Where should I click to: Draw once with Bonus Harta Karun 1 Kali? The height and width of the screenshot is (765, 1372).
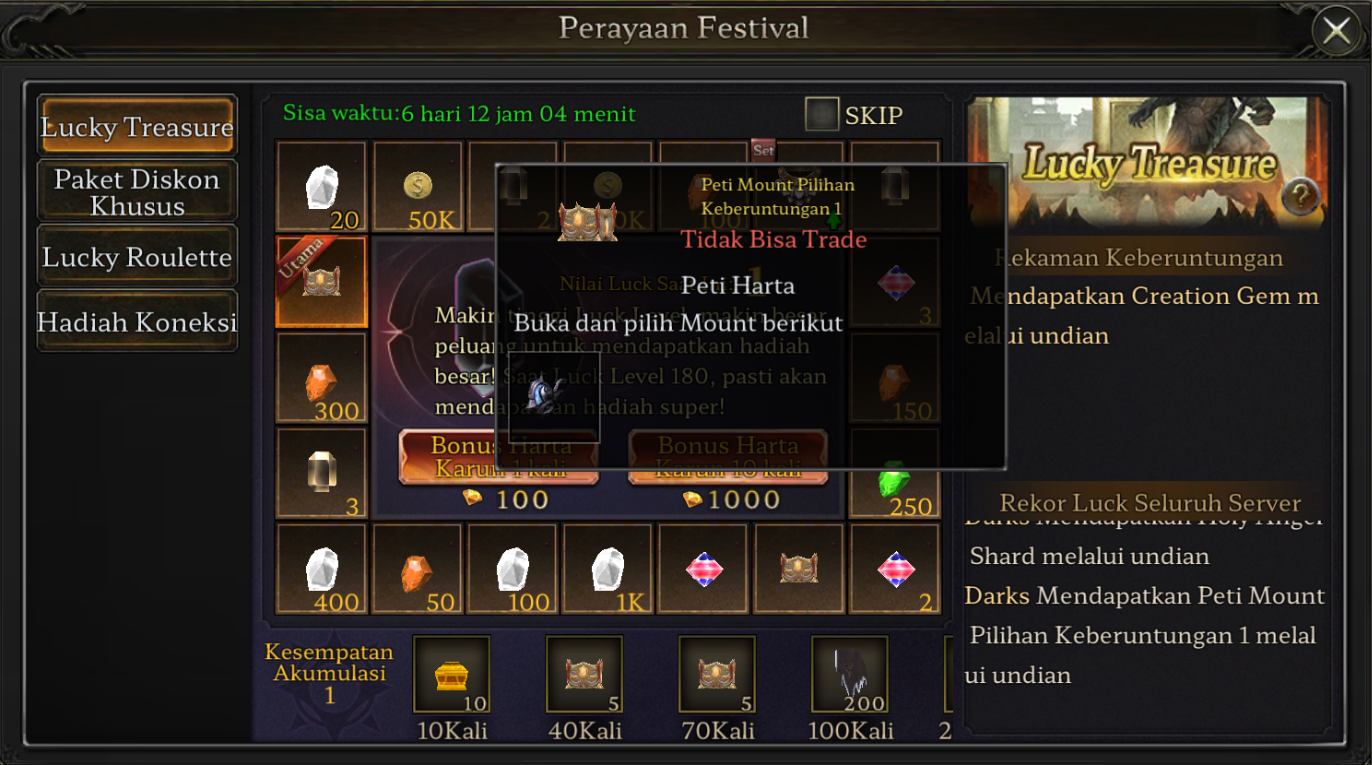499,457
